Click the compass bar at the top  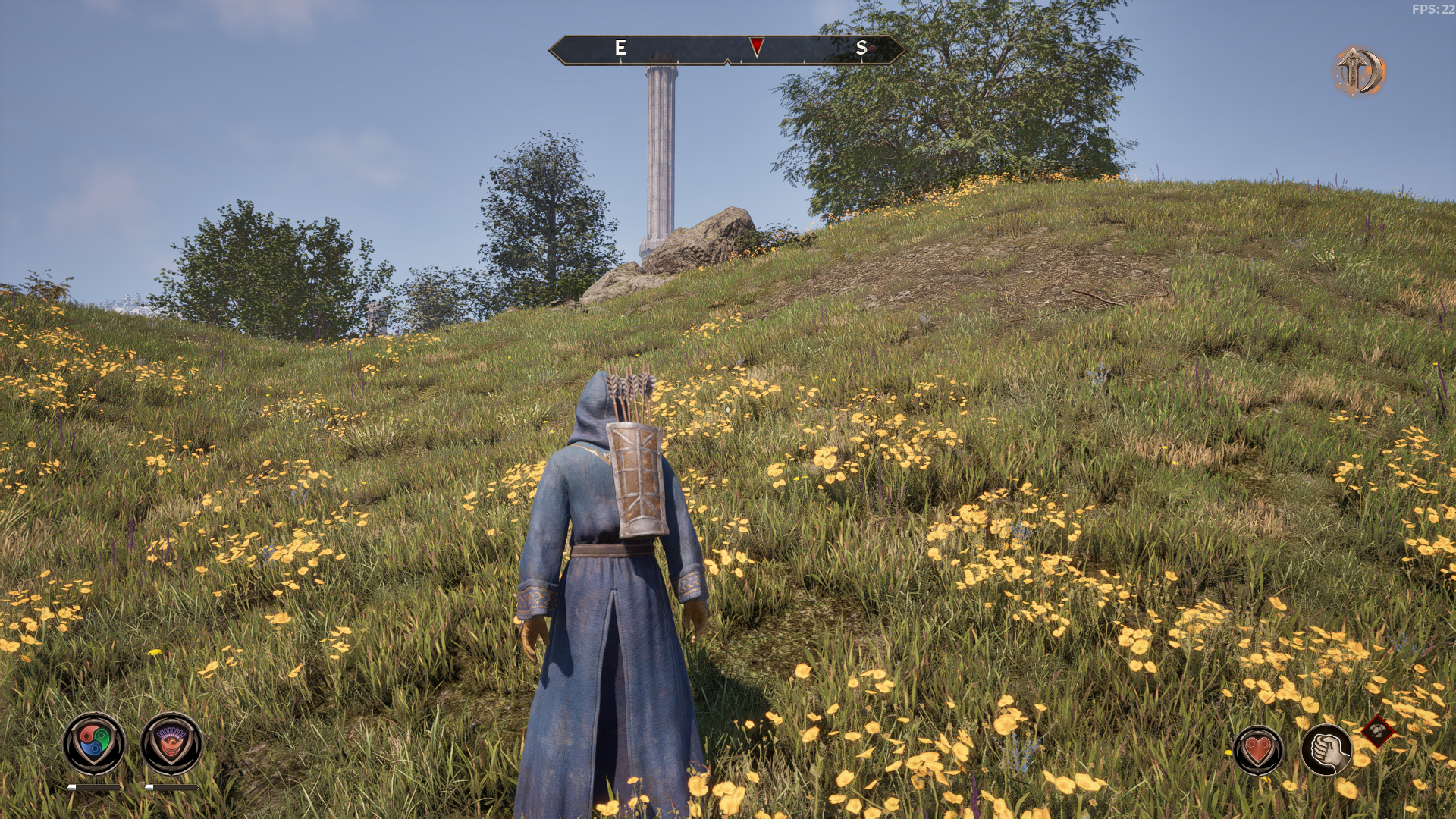point(726,50)
